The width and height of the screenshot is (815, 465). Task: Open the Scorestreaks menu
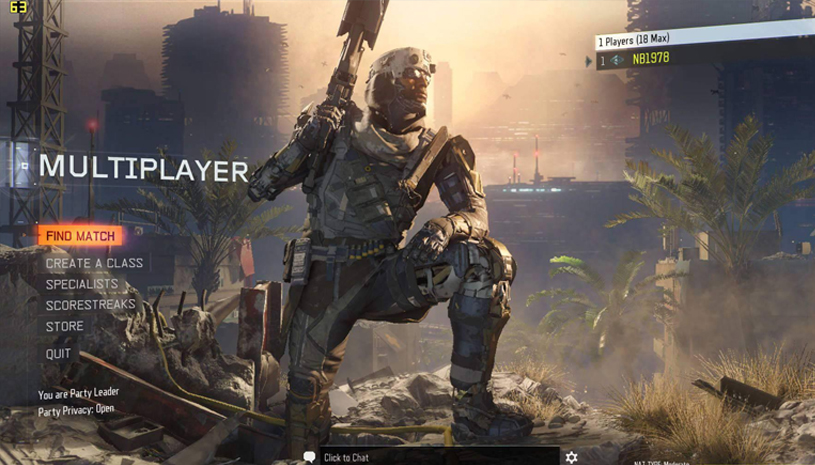[x=90, y=304]
